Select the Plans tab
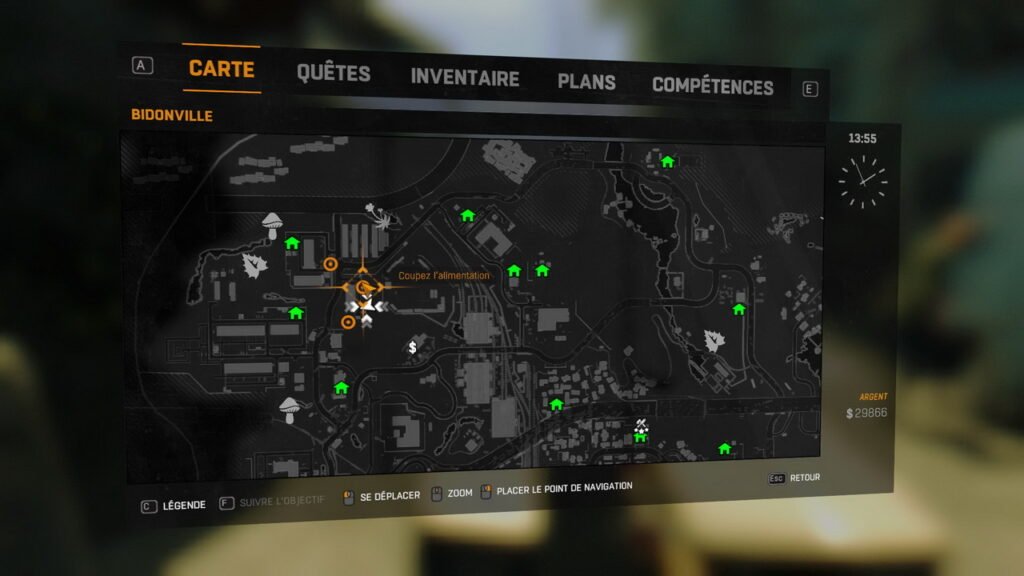 click(586, 82)
